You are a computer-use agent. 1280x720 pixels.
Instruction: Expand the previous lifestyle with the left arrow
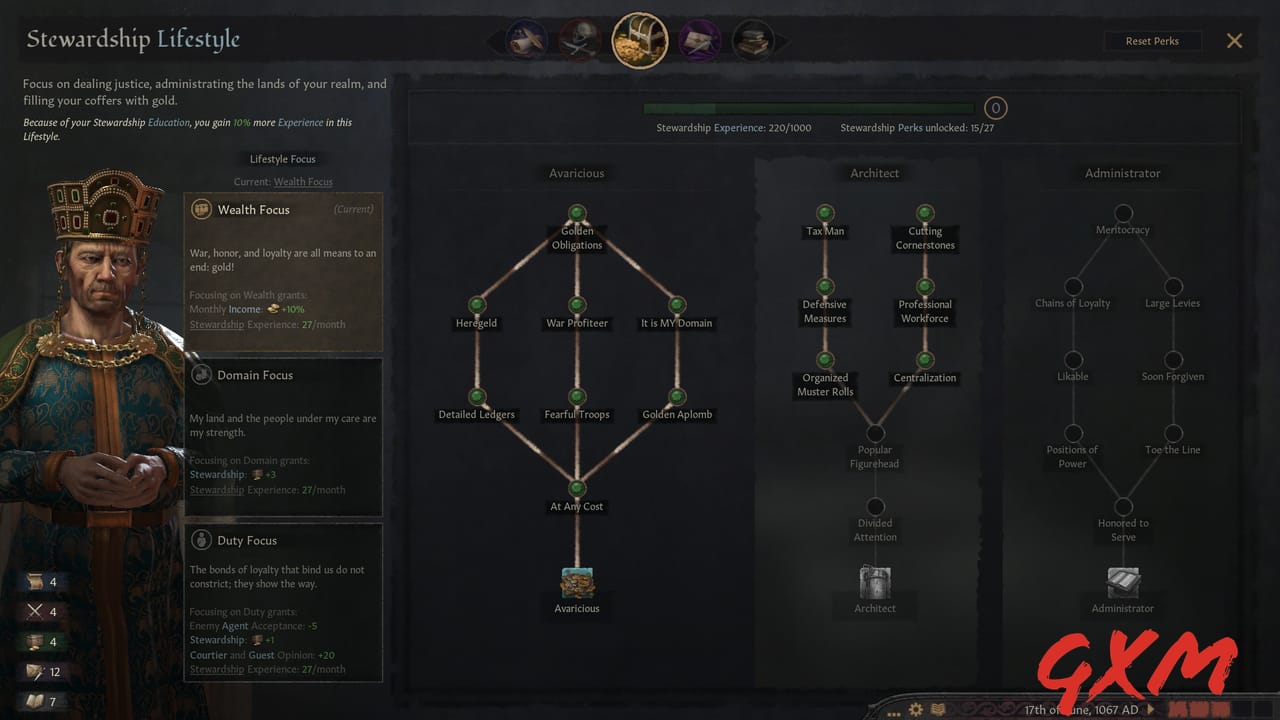[494, 40]
